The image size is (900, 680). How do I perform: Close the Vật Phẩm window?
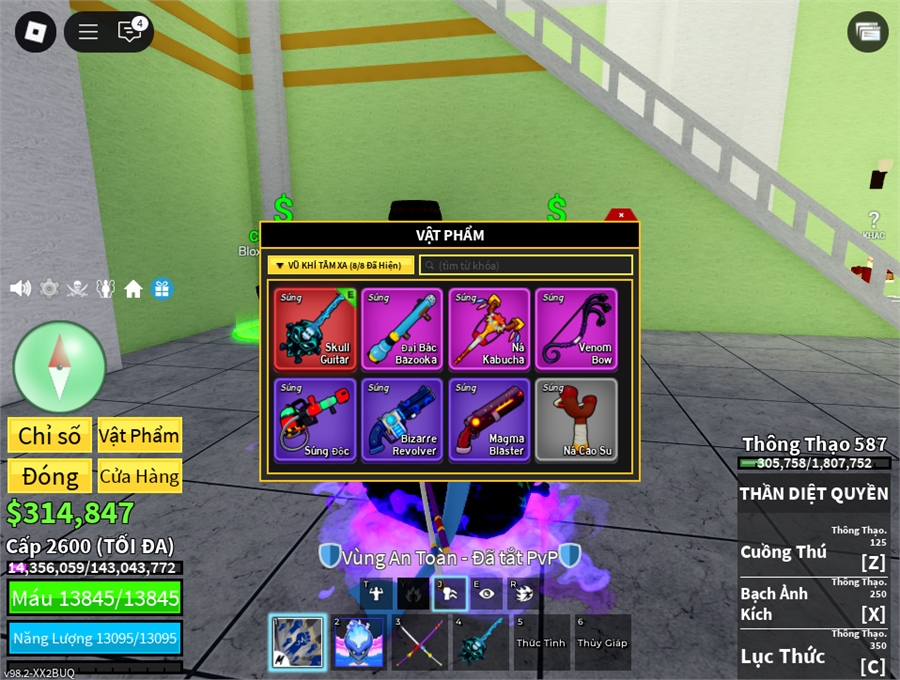point(621,215)
